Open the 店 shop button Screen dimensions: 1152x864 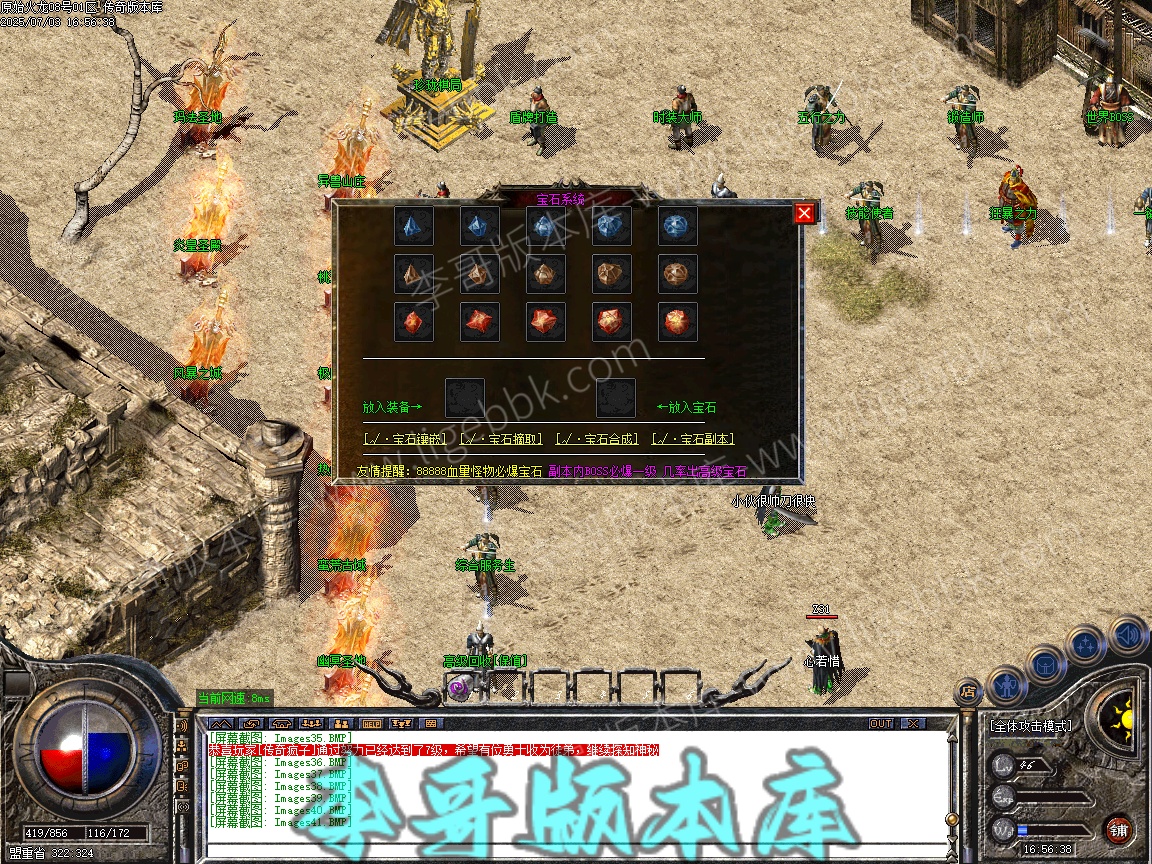click(x=968, y=691)
